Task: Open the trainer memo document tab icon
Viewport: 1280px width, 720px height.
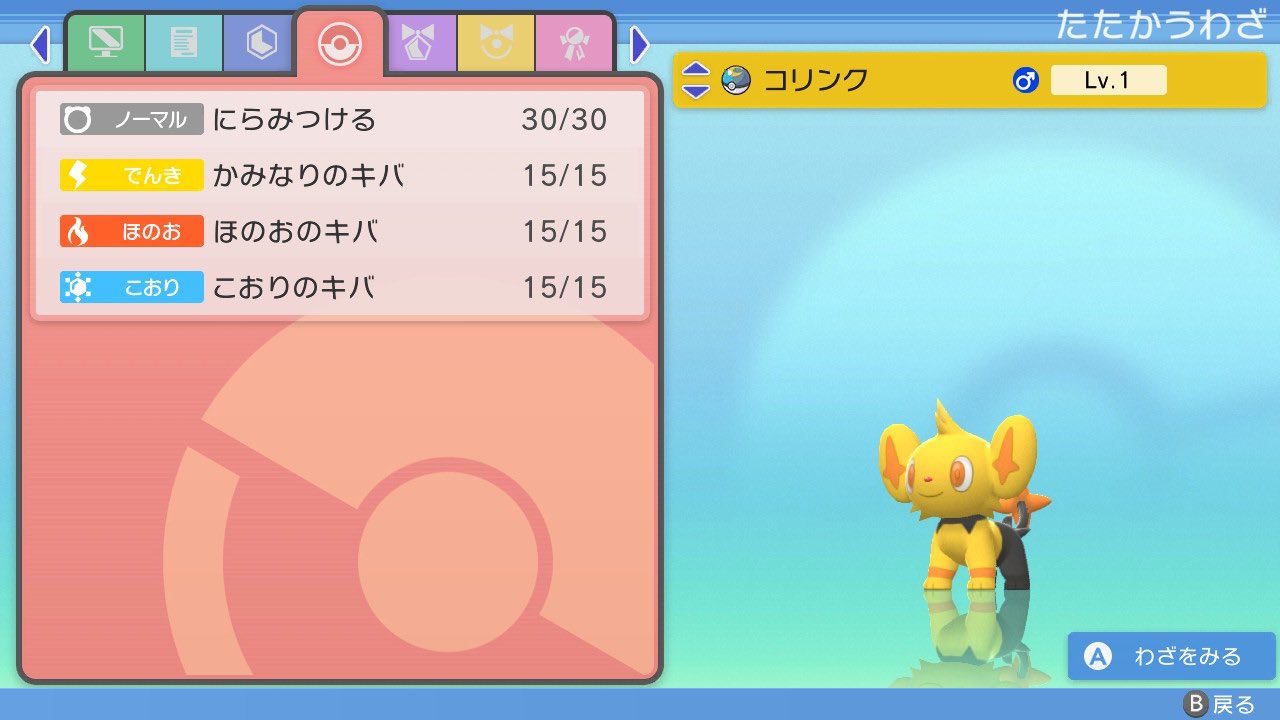Action: (183, 42)
